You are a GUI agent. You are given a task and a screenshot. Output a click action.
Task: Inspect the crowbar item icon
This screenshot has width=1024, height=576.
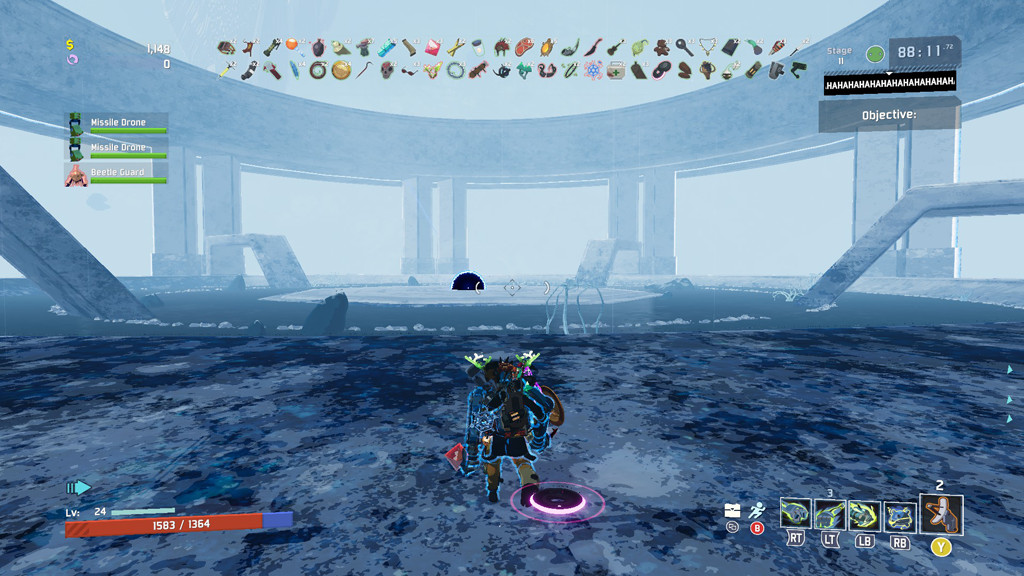363,70
